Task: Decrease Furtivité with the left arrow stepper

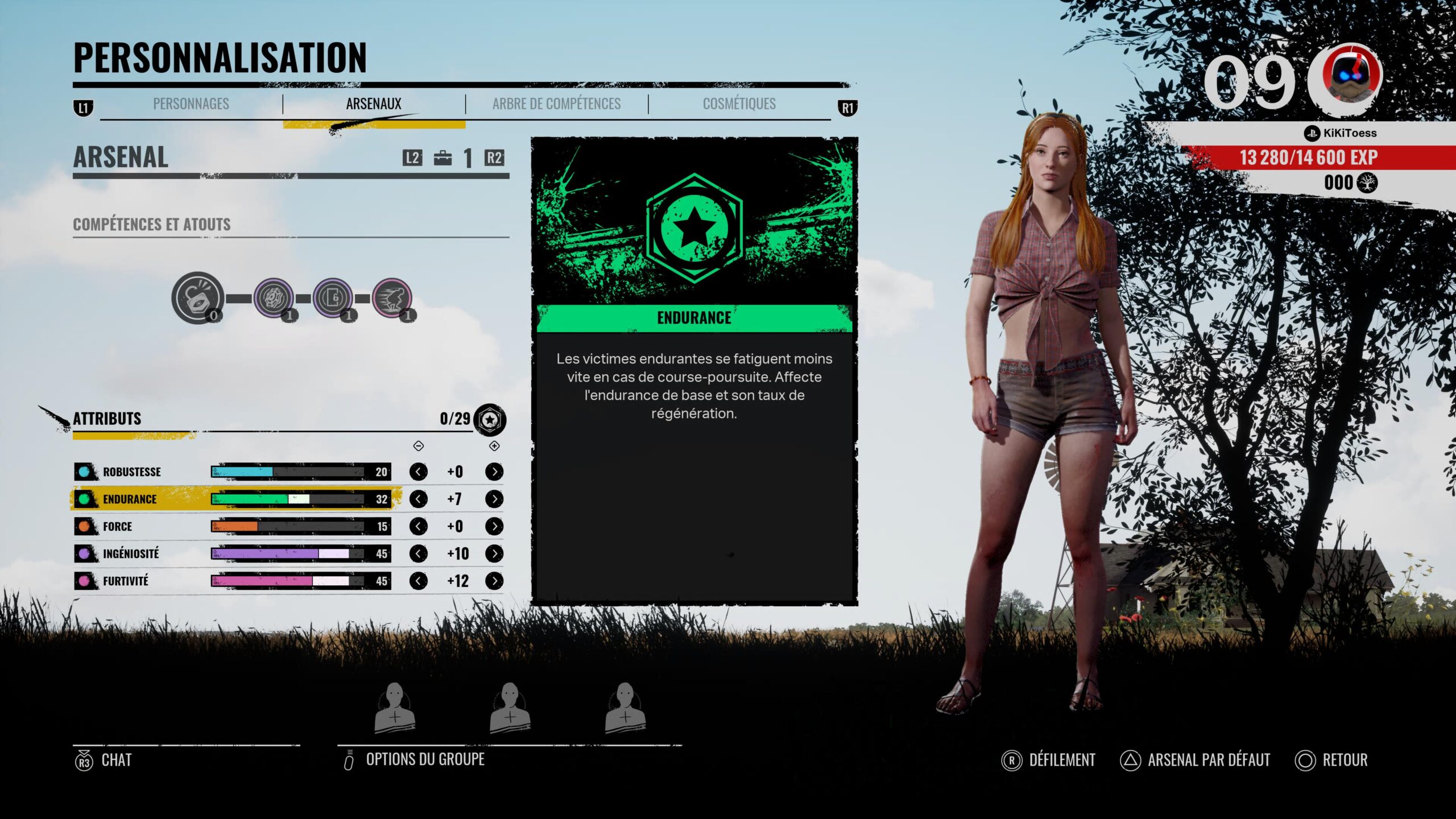Action: (x=419, y=581)
